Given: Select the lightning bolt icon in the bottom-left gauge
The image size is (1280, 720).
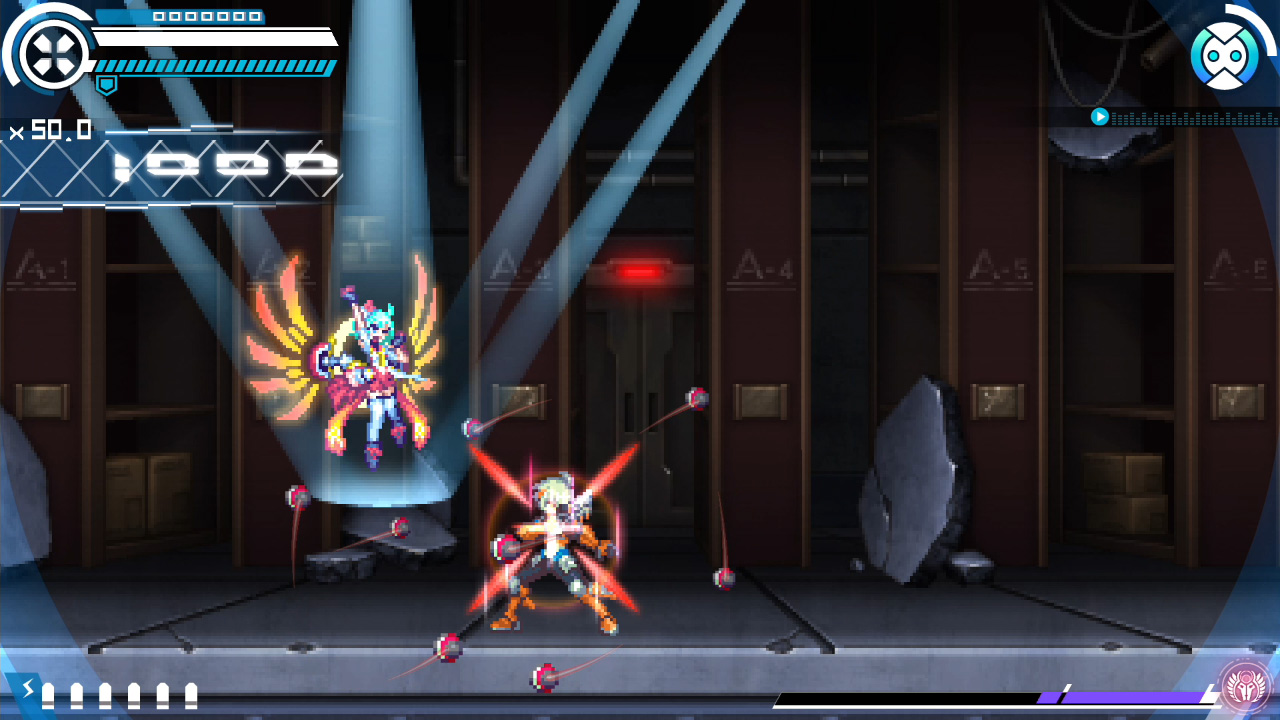Looking at the screenshot, I should pos(29,691).
